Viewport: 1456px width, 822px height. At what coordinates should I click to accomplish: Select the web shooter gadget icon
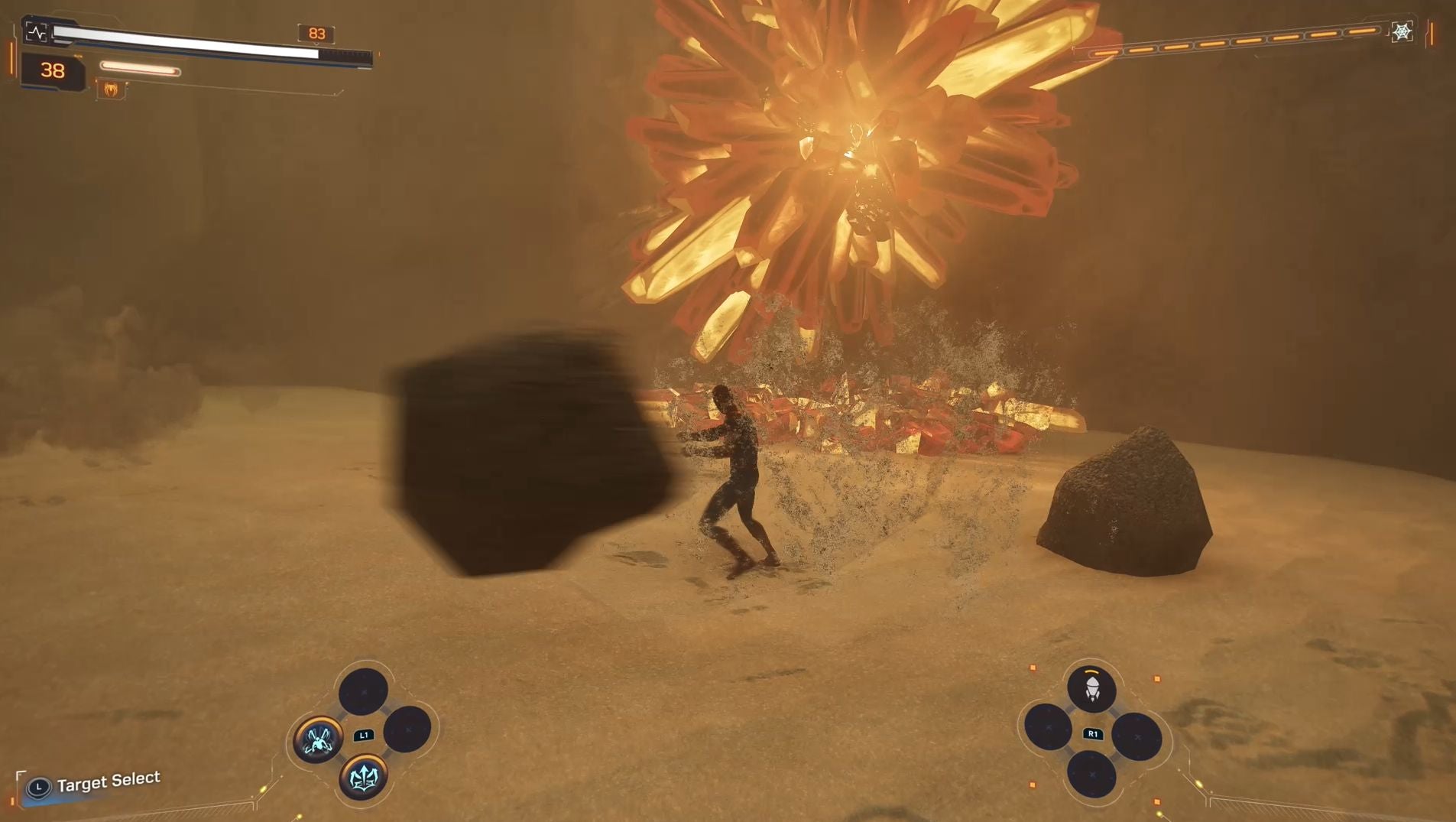1091,689
